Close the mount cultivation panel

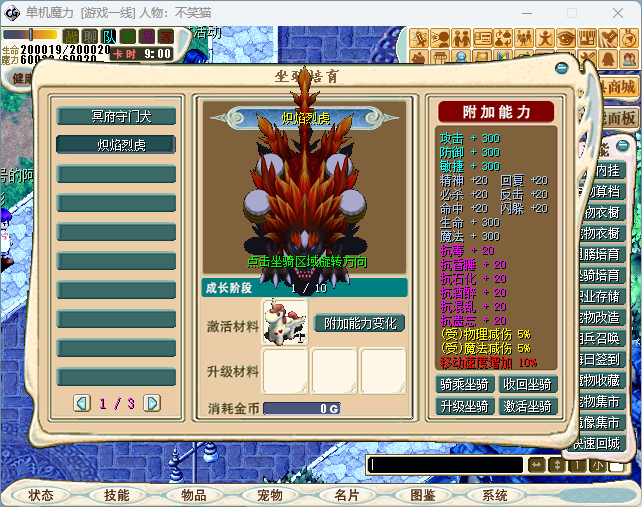pos(563,69)
